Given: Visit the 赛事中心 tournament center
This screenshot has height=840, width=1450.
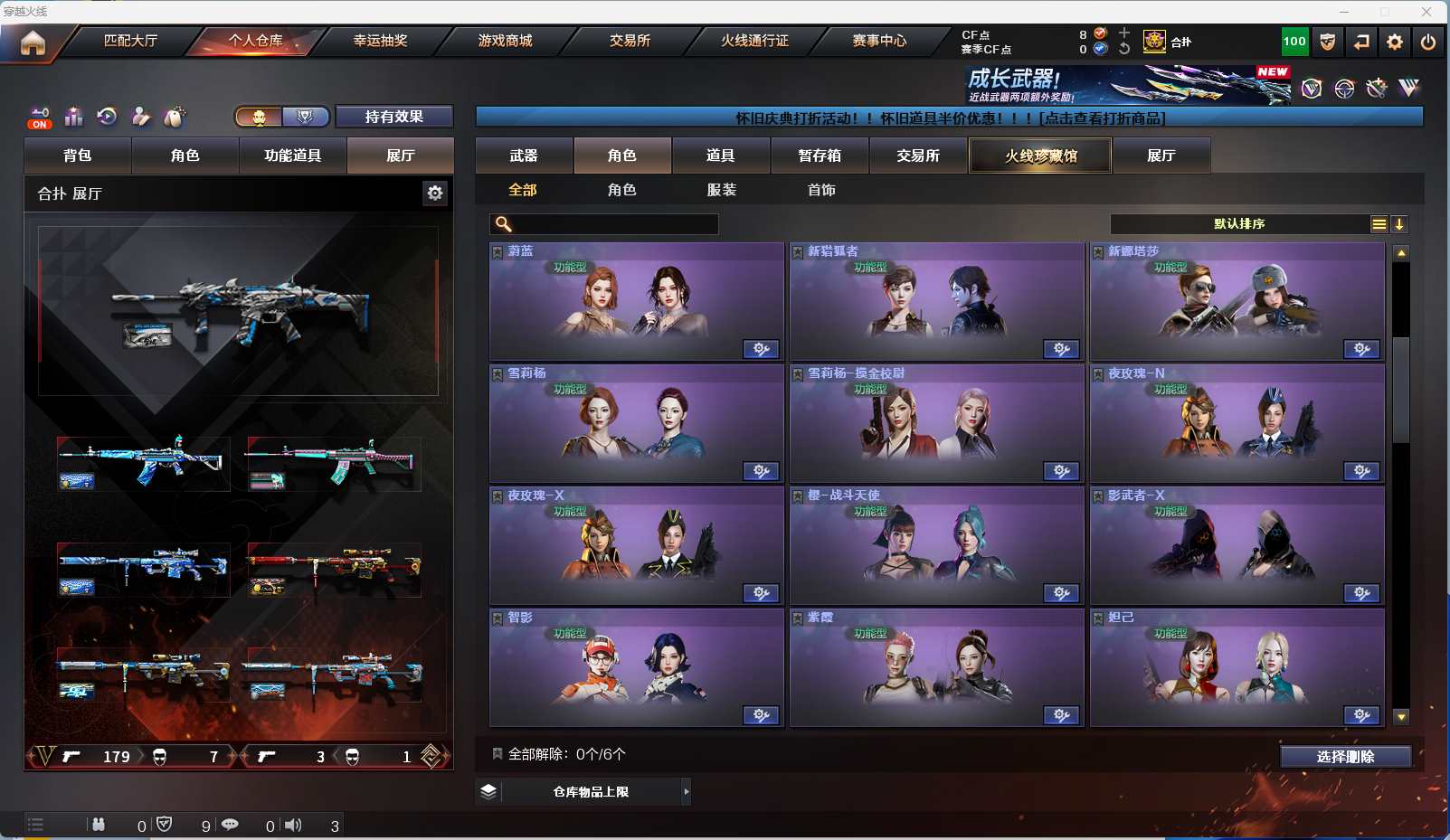Looking at the screenshot, I should click(x=879, y=41).
